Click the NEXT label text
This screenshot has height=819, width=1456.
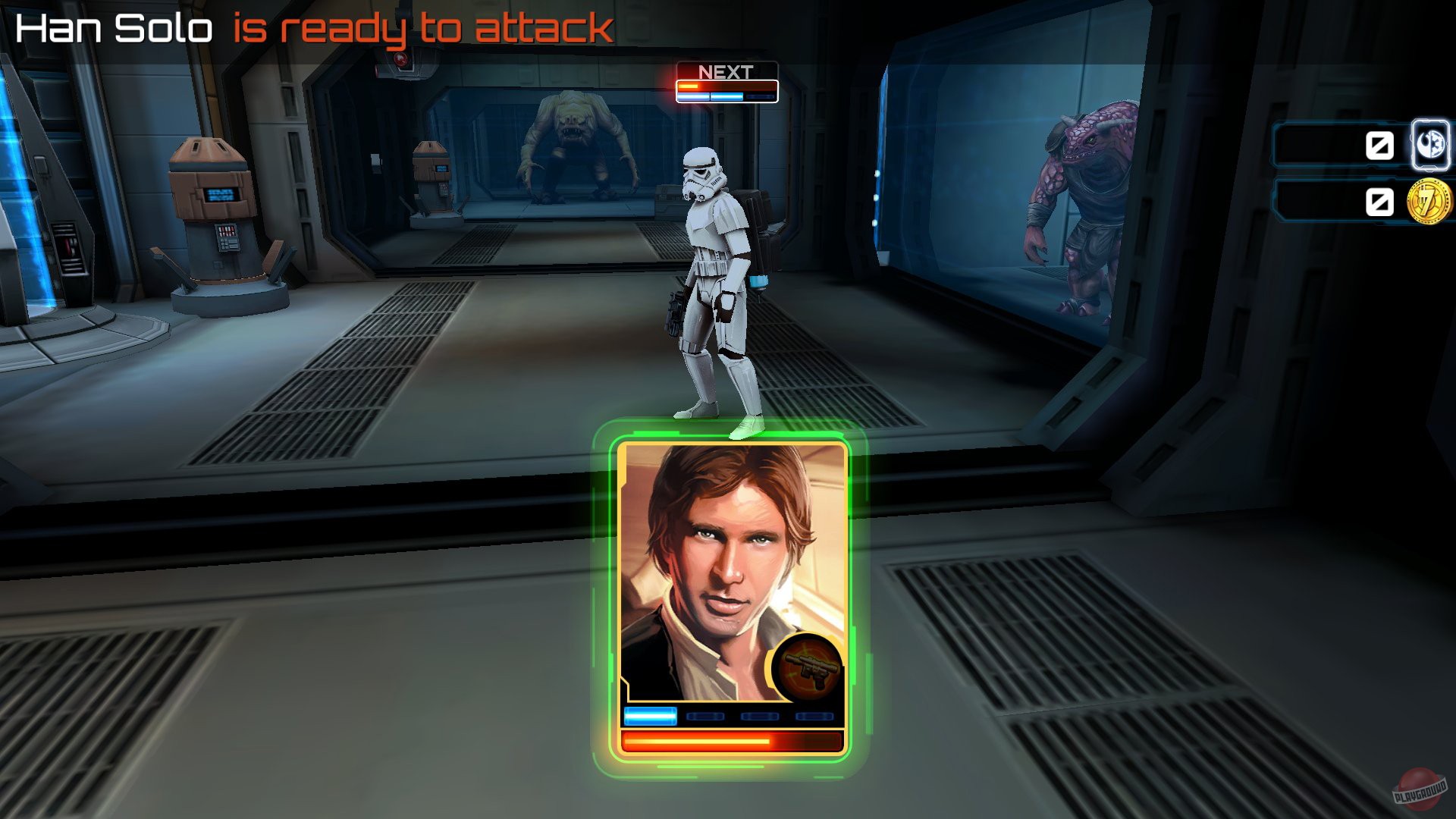724,70
